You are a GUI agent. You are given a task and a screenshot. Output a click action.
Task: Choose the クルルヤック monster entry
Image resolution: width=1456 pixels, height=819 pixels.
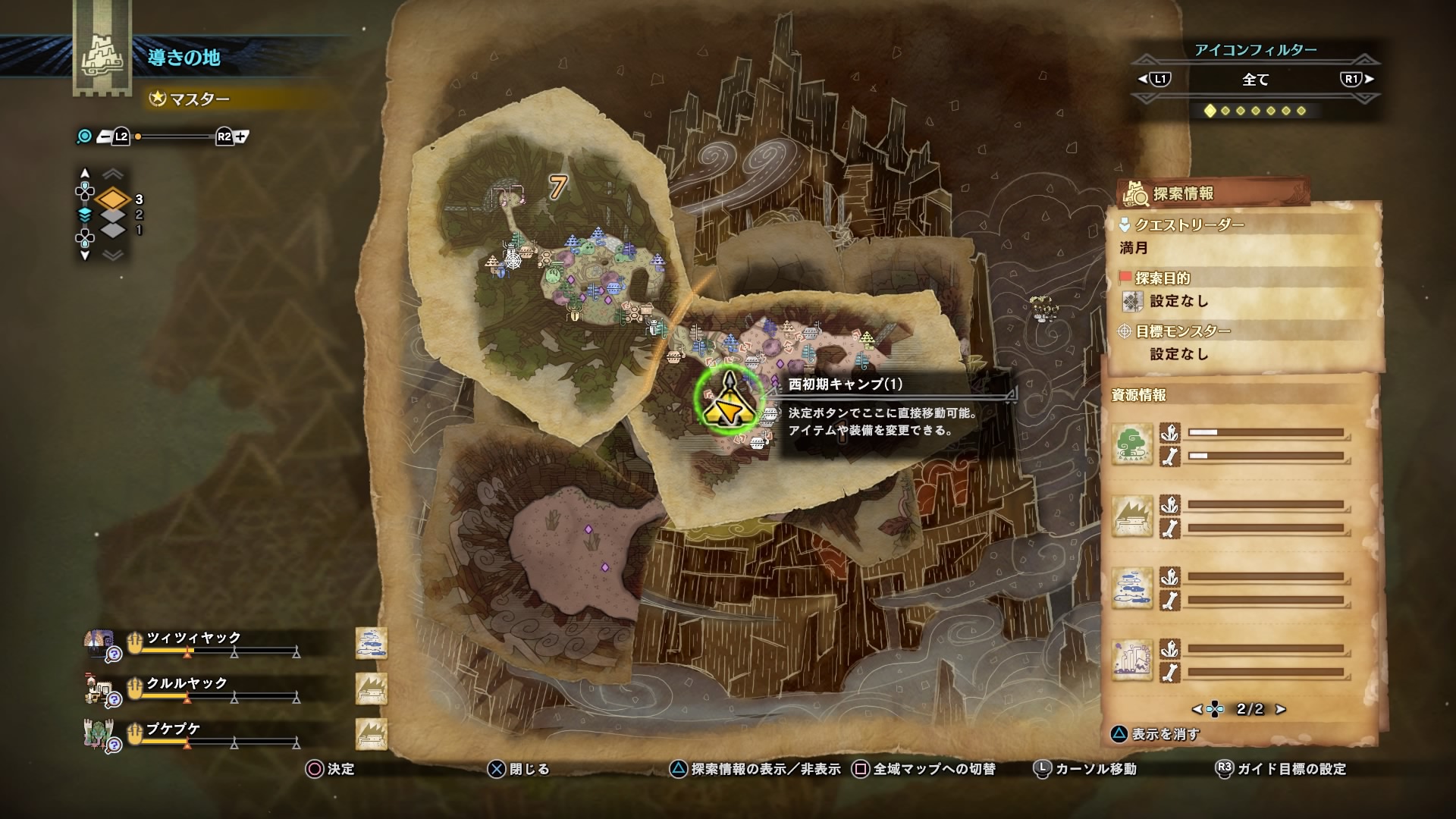[187, 683]
